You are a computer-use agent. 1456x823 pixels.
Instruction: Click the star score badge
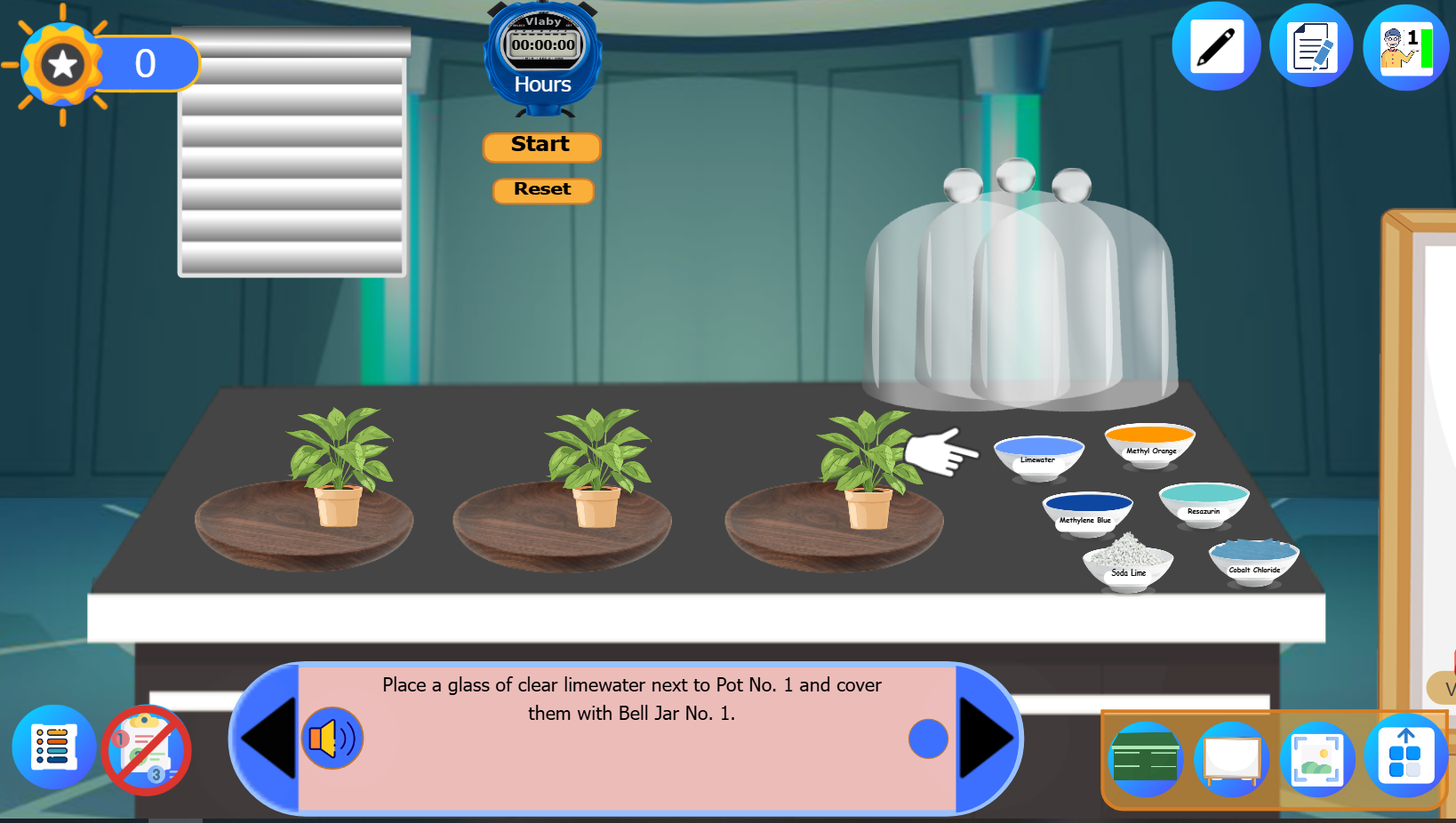[61, 62]
